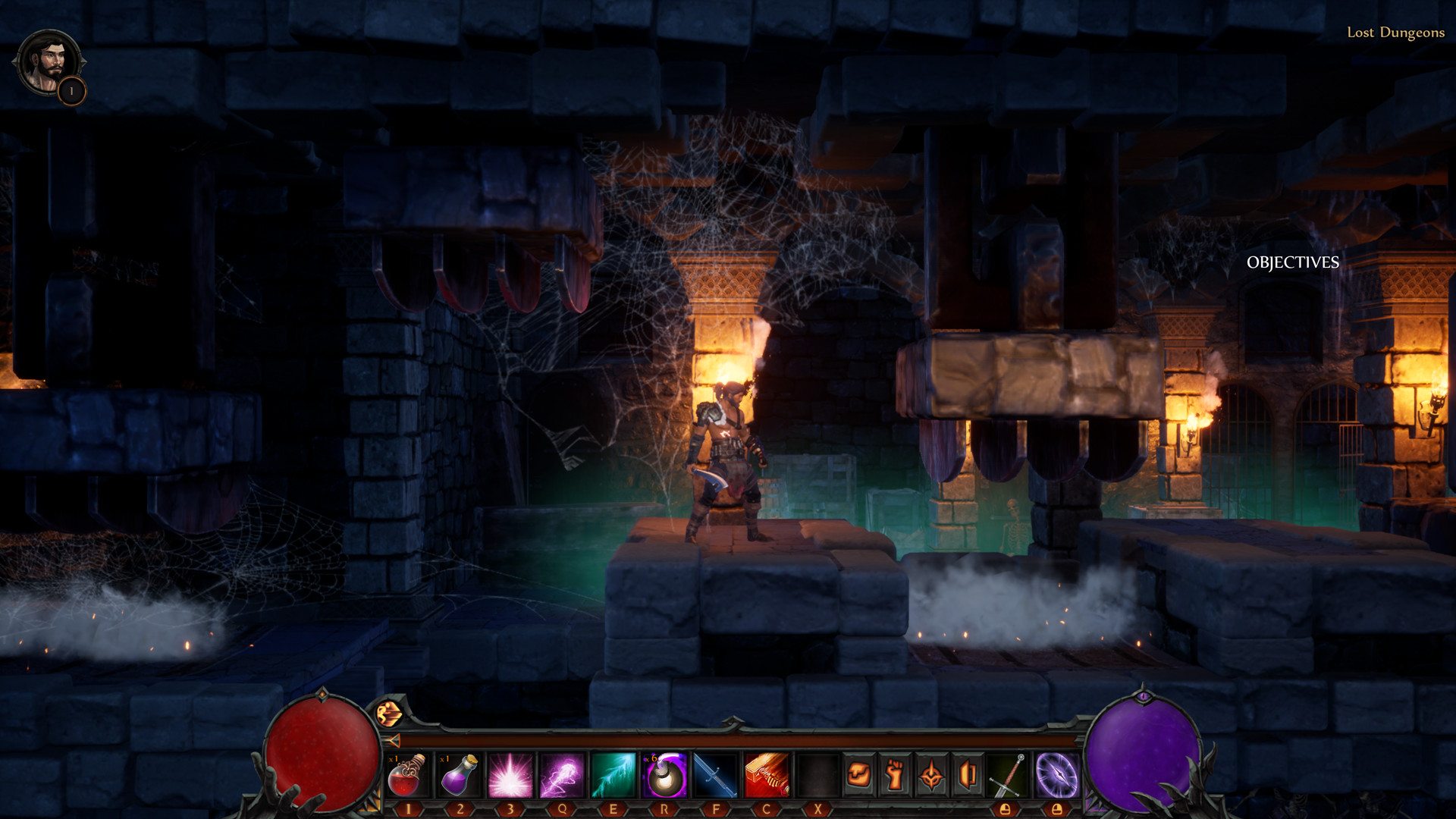The width and height of the screenshot is (1456, 819).
Task: Select the steel sword weapon slot
Action: pos(1008,775)
